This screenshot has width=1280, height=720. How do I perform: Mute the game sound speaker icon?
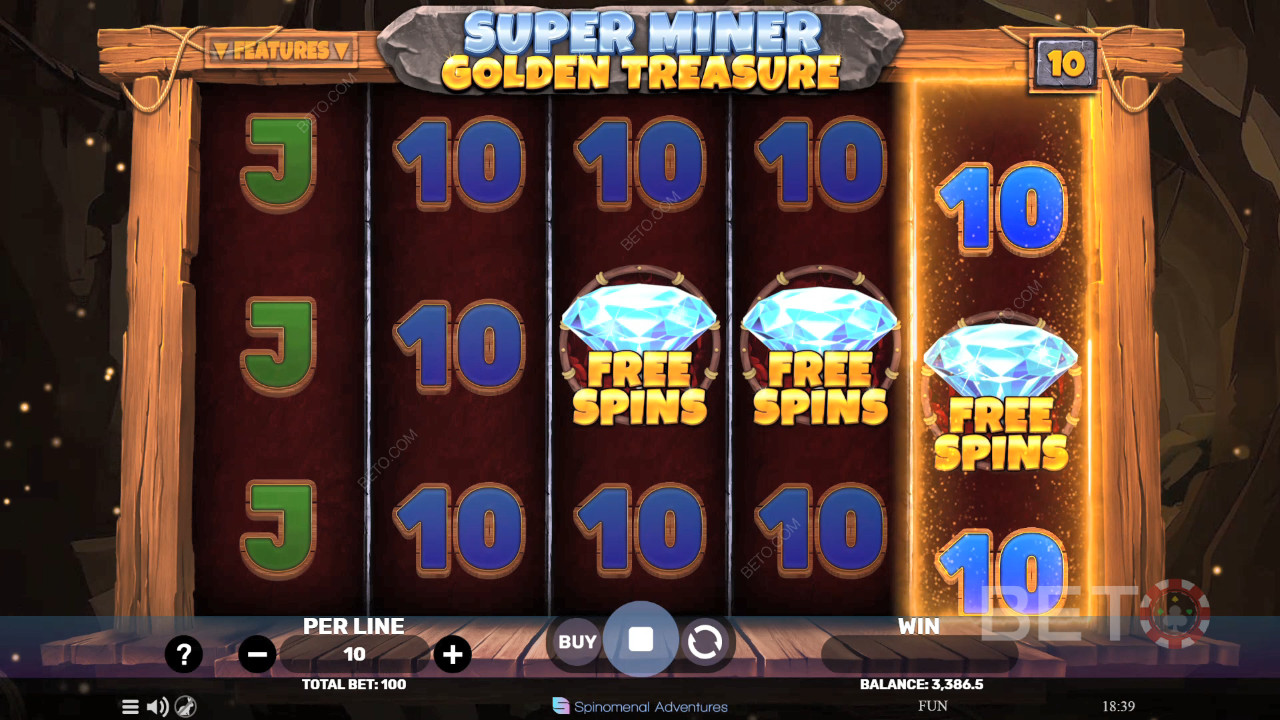tap(157, 706)
